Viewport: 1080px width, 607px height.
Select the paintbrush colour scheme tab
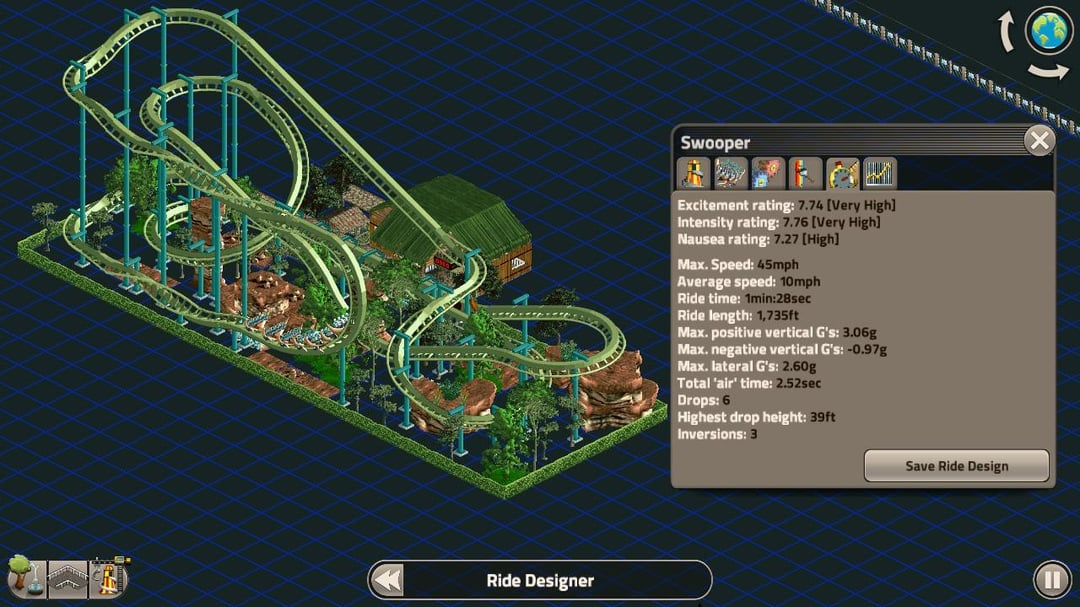pos(805,173)
